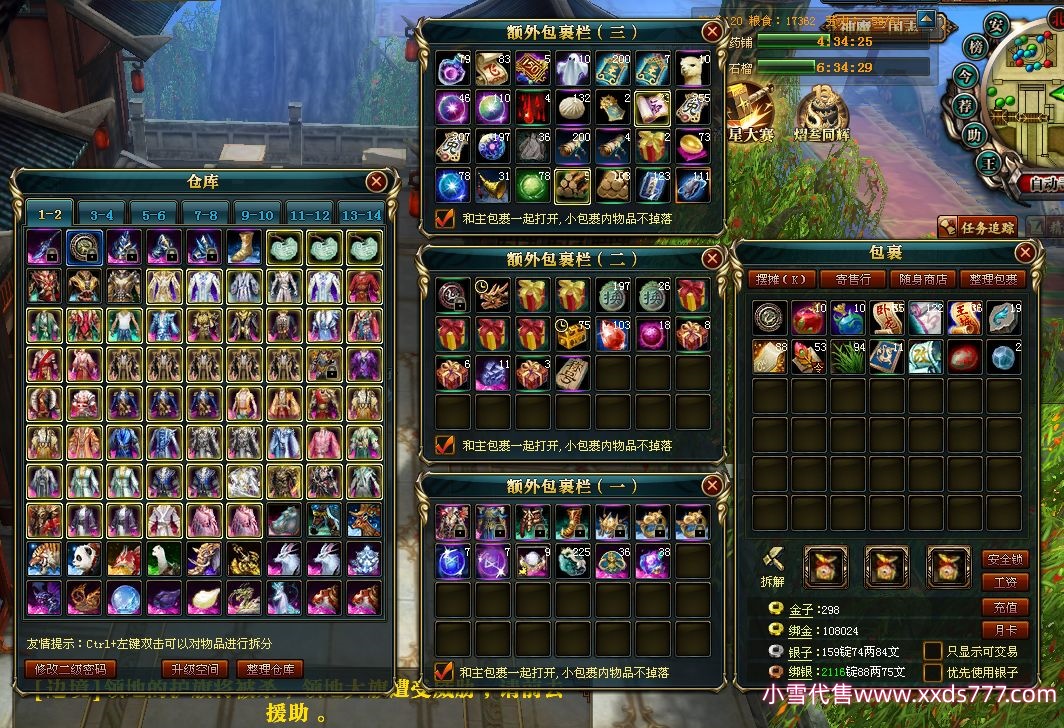Image resolution: width=1064 pixels, height=728 pixels.
Task: Switch to warehouse tab 3-4
Action: point(102,214)
